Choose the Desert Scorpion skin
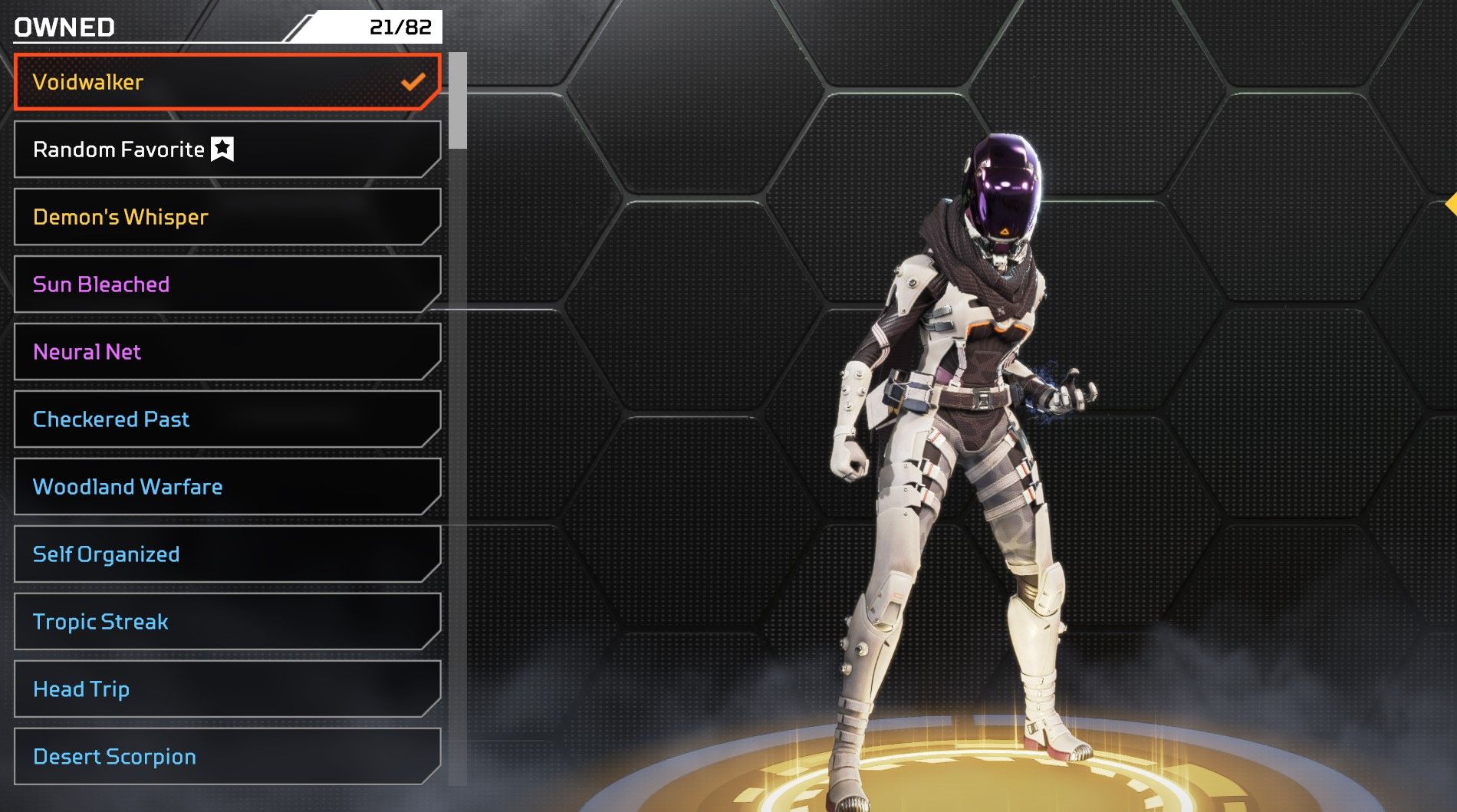Image resolution: width=1457 pixels, height=812 pixels. (227, 757)
